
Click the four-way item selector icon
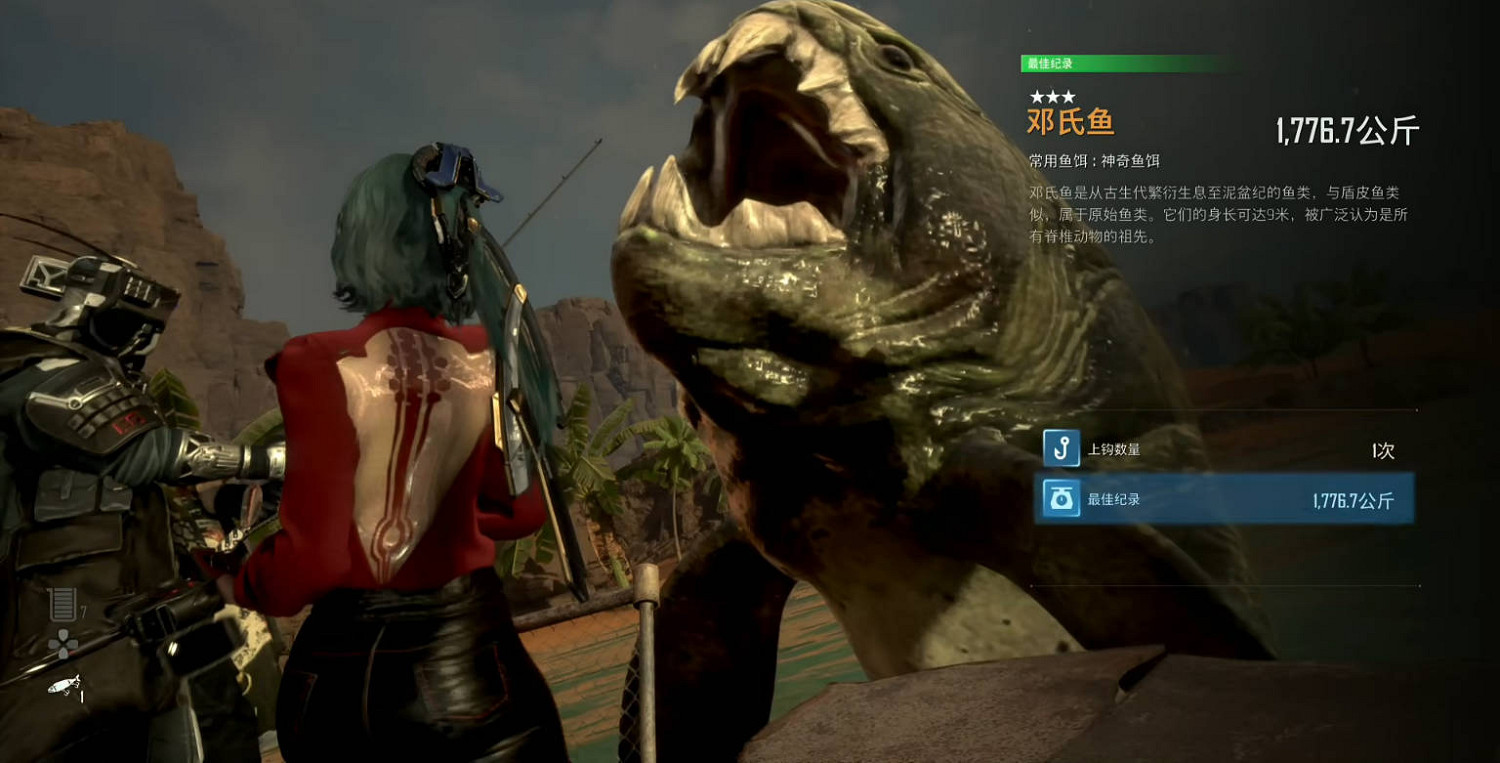pos(62,644)
